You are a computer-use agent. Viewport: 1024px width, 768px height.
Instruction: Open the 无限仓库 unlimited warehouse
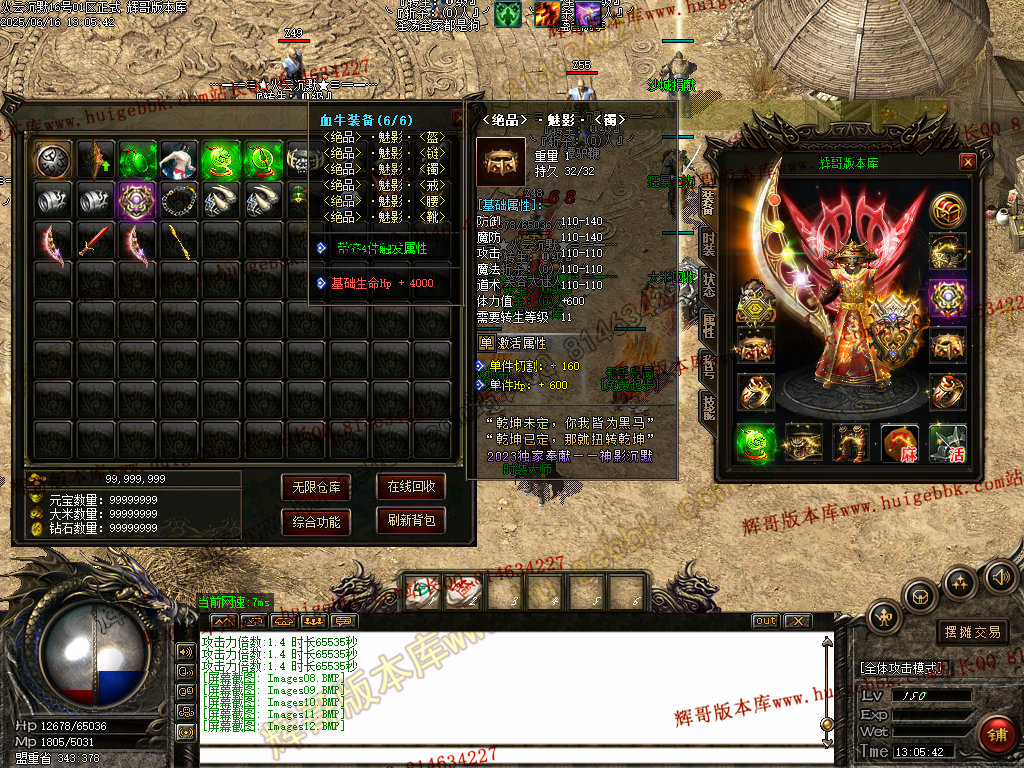pos(316,487)
